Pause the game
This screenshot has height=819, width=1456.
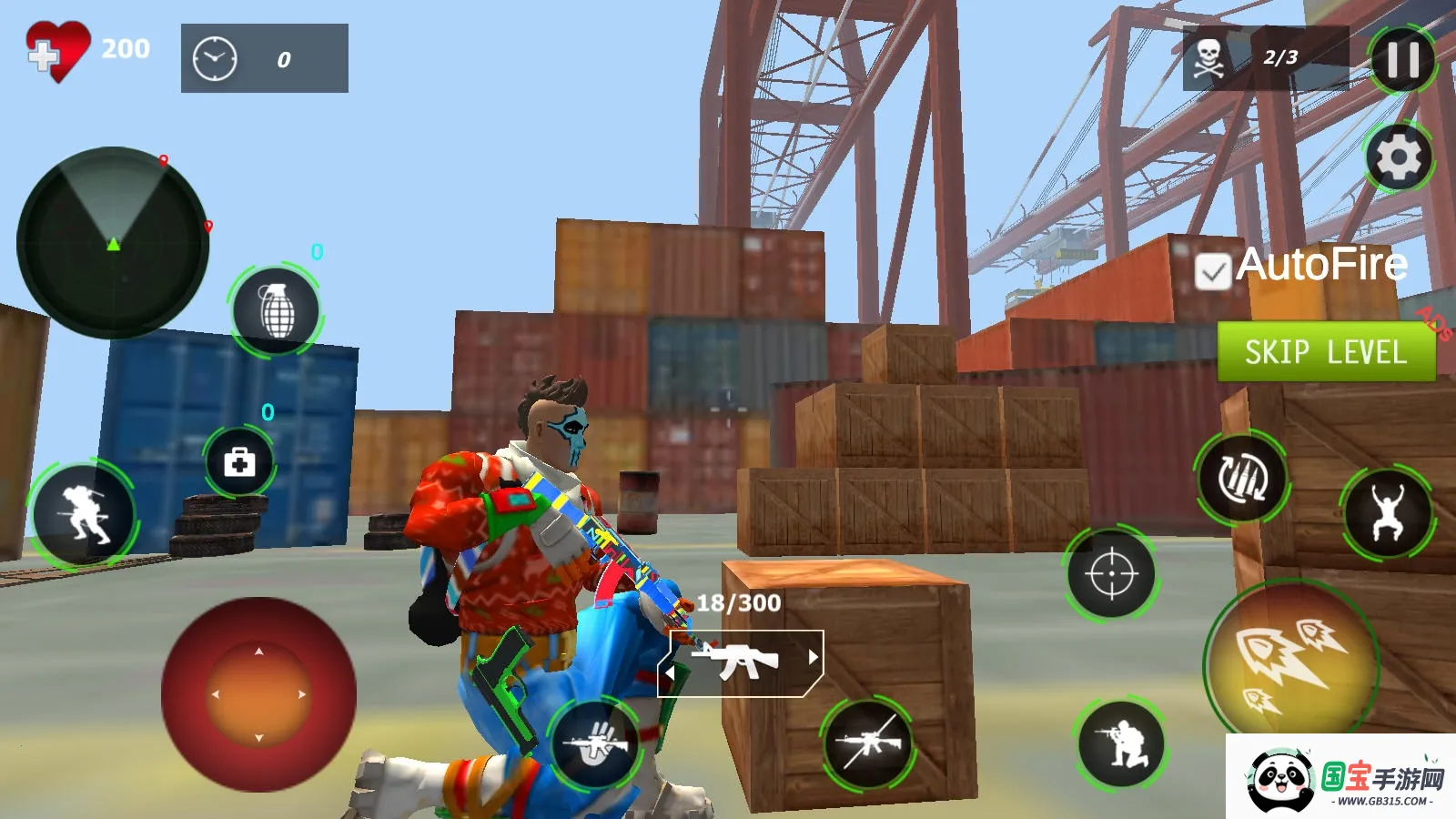[1402, 60]
